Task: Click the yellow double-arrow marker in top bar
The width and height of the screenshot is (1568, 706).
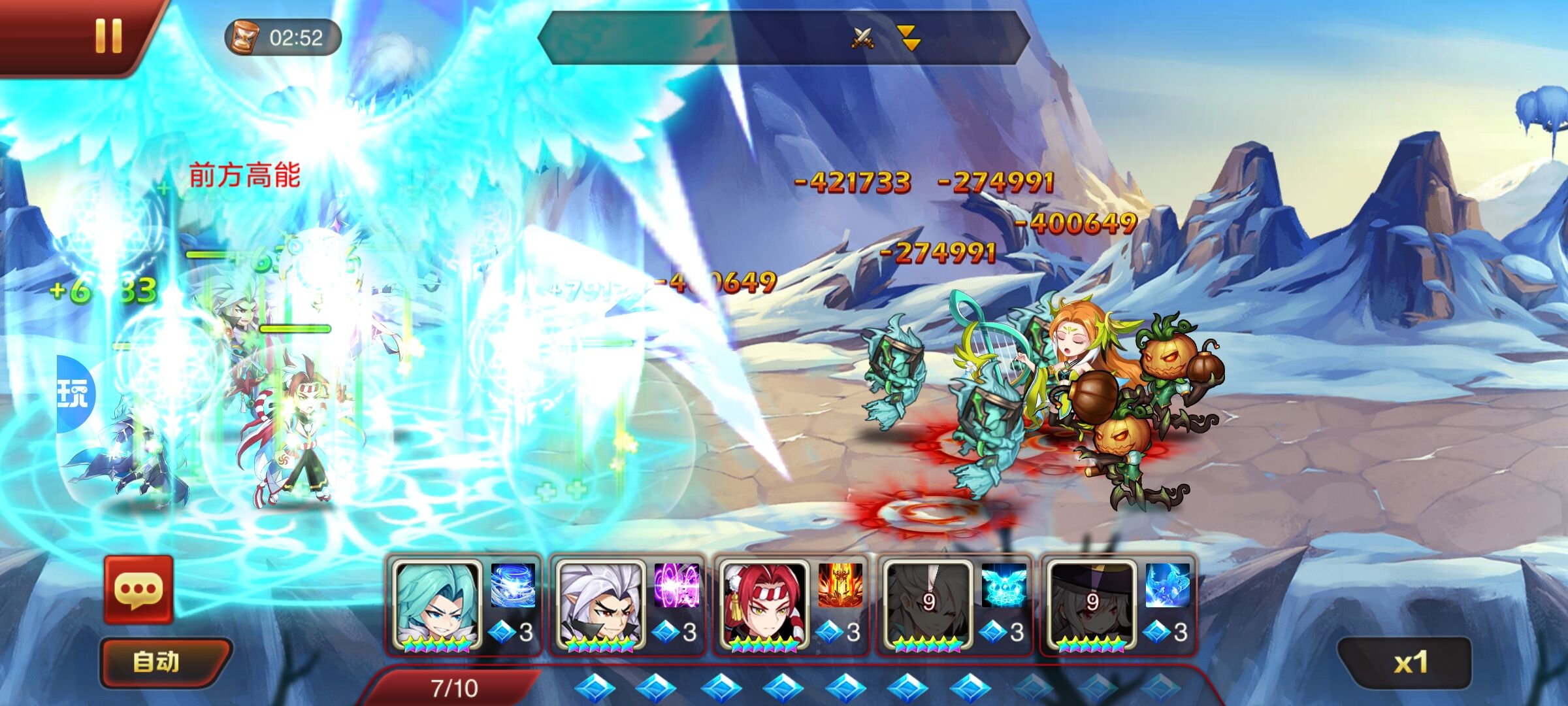Action: coord(909,38)
